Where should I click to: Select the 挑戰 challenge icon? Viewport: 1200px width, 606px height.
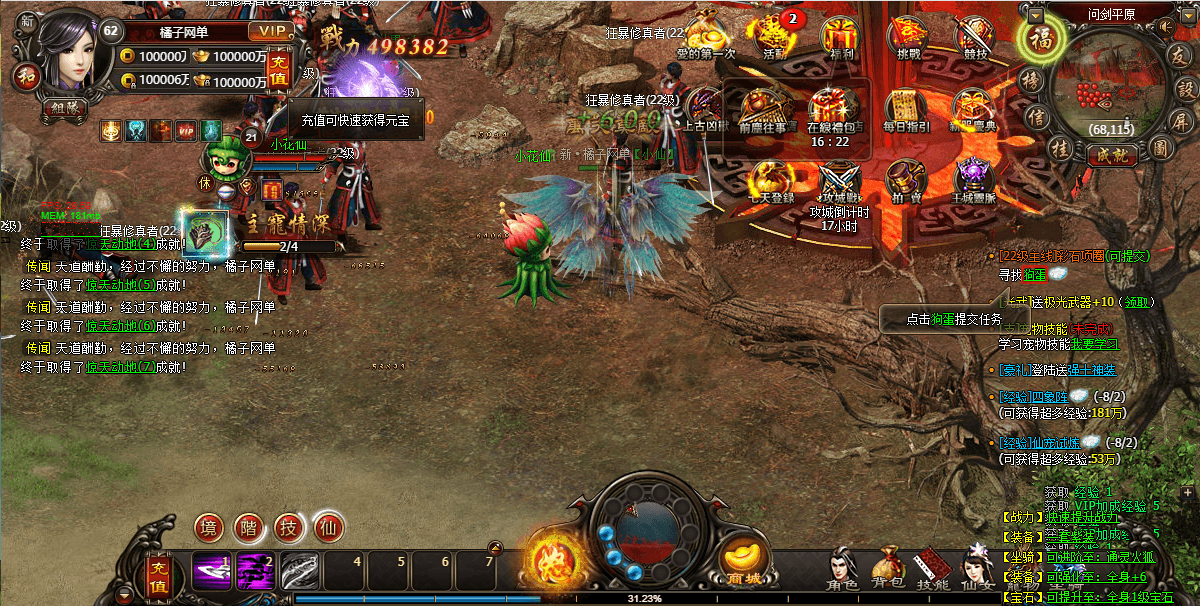[x=909, y=37]
